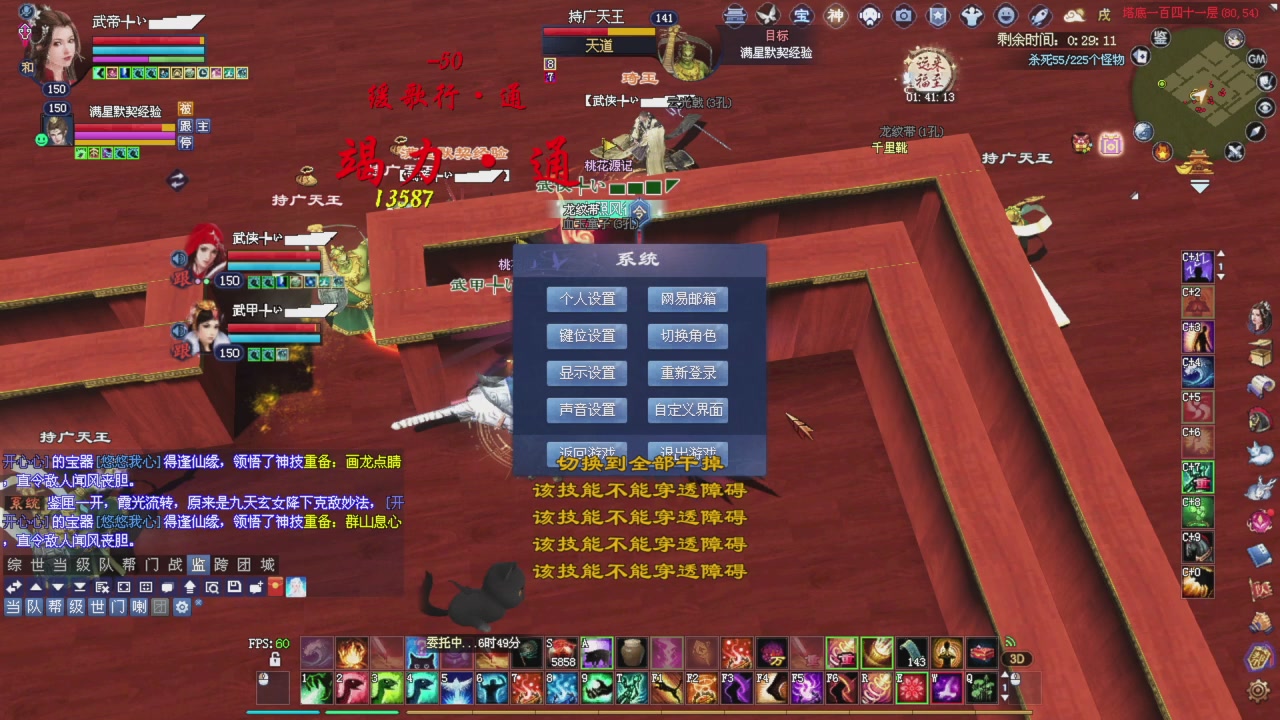
Task: Click 切换角色 to switch character
Action: [687, 336]
